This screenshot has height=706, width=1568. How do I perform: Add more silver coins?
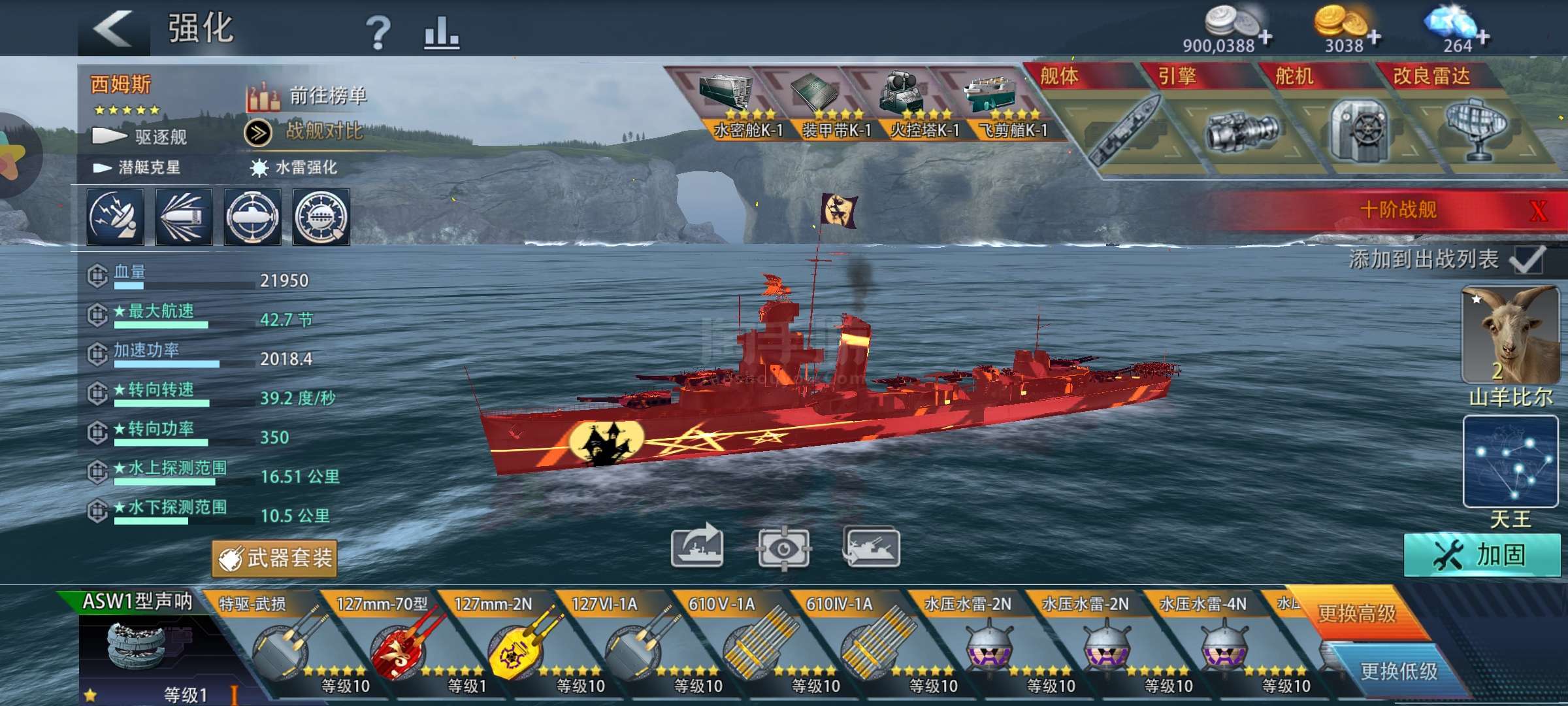1265,37
